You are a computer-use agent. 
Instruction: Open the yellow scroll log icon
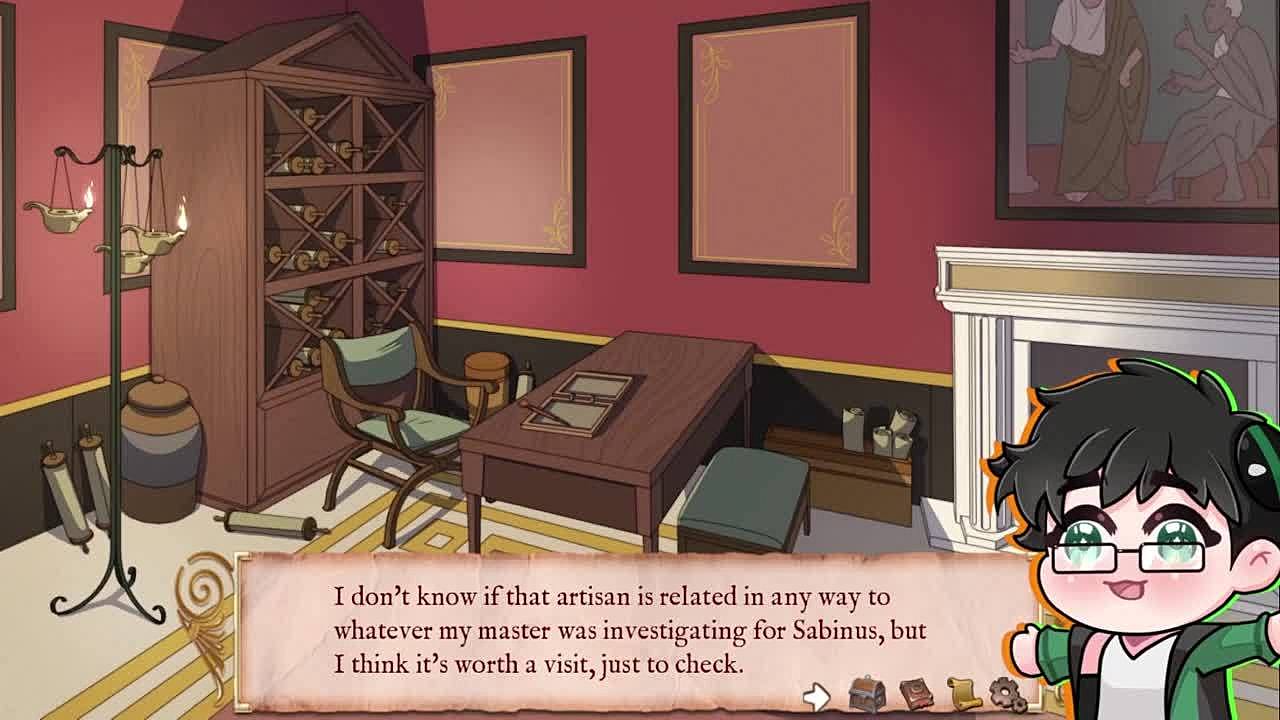point(962,693)
